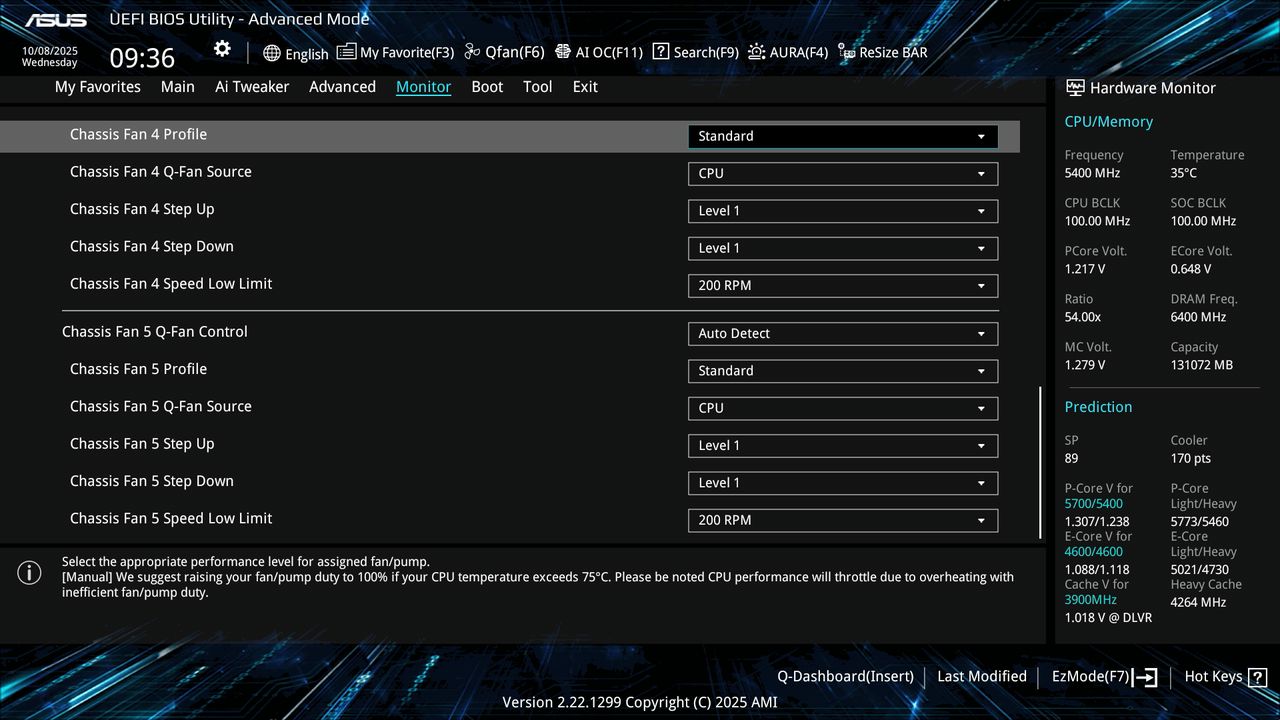Open the Chassis Fan 5 Speed Low Limit dropdown
The image size is (1280, 720).
(842, 520)
